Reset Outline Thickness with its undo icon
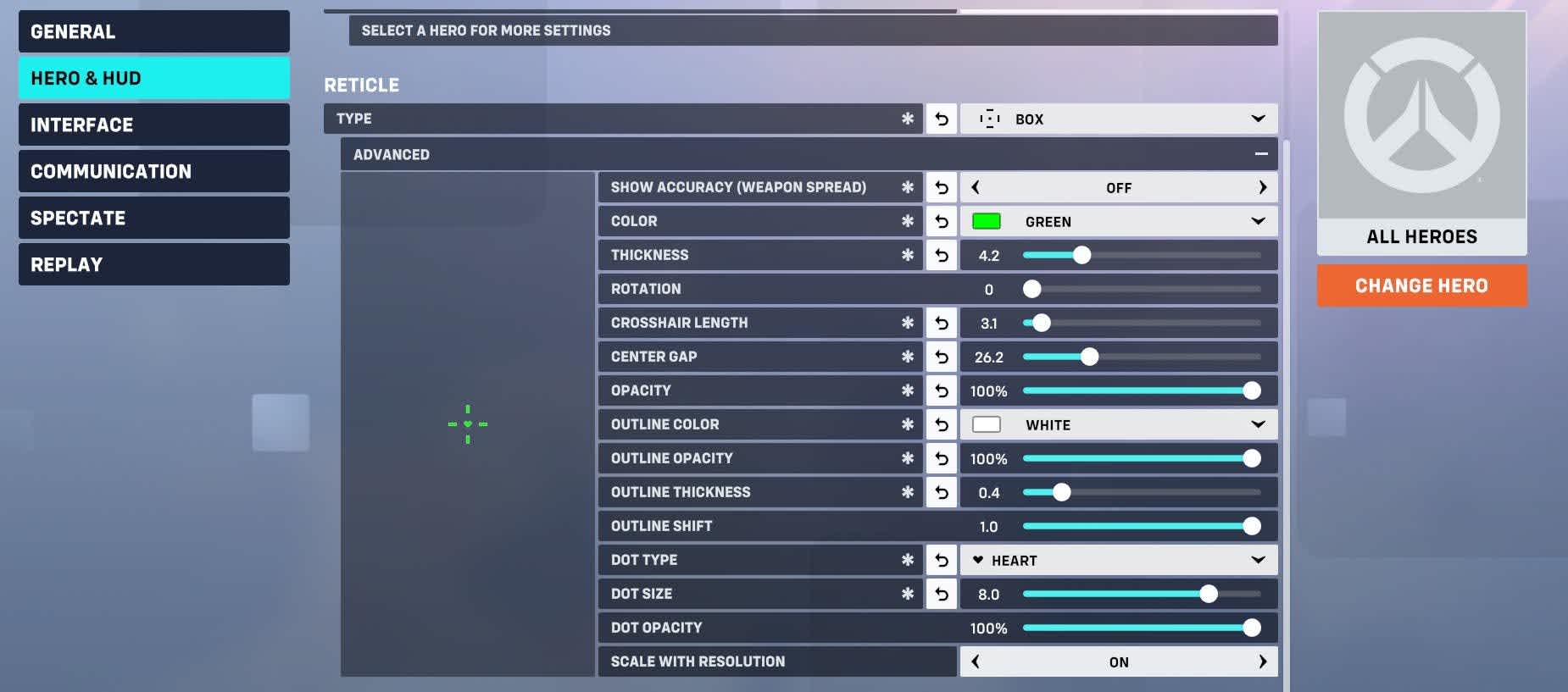The image size is (1568, 692). click(941, 492)
